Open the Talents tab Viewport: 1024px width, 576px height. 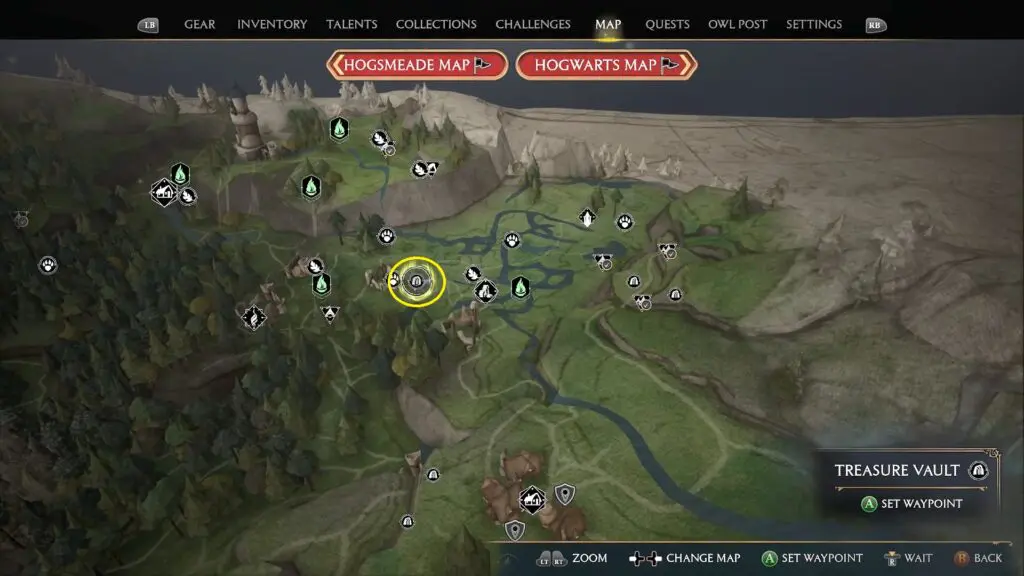[x=350, y=24]
